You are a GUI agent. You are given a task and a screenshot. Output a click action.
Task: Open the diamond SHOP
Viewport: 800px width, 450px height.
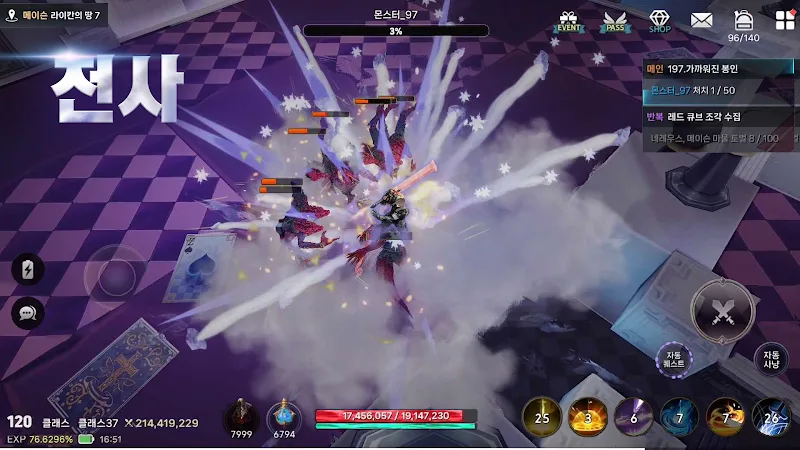(659, 21)
